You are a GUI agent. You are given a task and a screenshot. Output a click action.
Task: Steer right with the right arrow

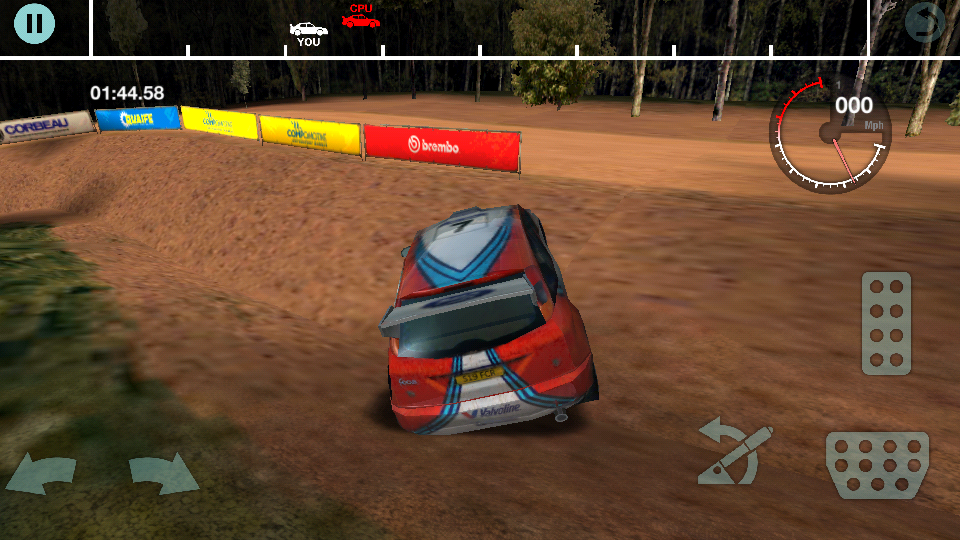click(163, 474)
